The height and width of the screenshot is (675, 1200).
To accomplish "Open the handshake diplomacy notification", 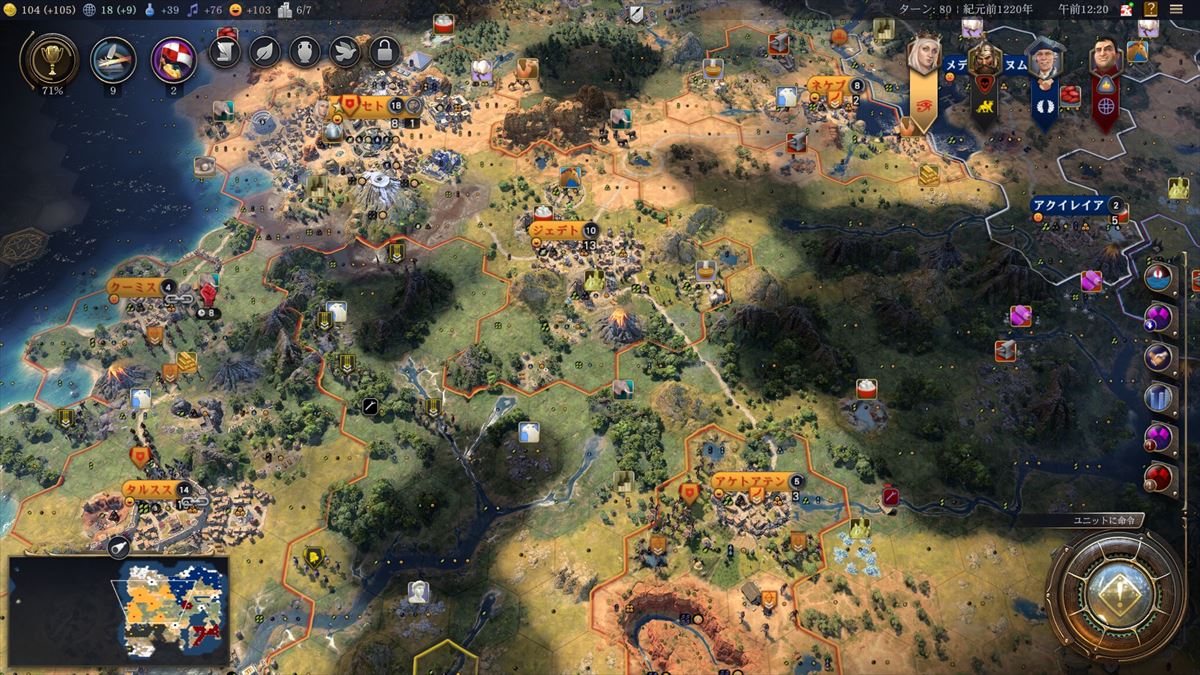I will coord(1160,357).
